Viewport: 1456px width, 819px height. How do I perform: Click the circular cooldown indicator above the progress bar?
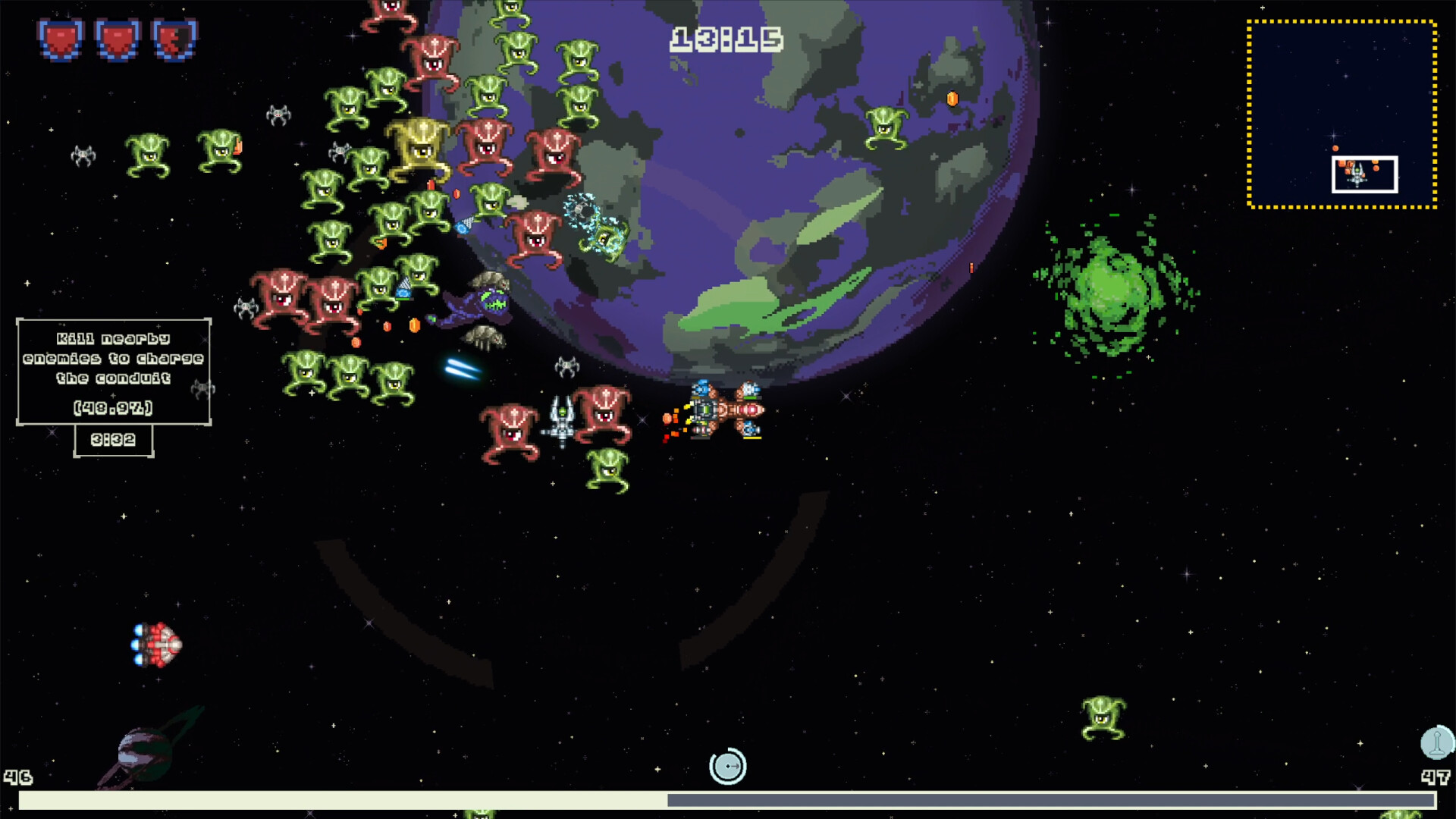pyautogui.click(x=726, y=767)
